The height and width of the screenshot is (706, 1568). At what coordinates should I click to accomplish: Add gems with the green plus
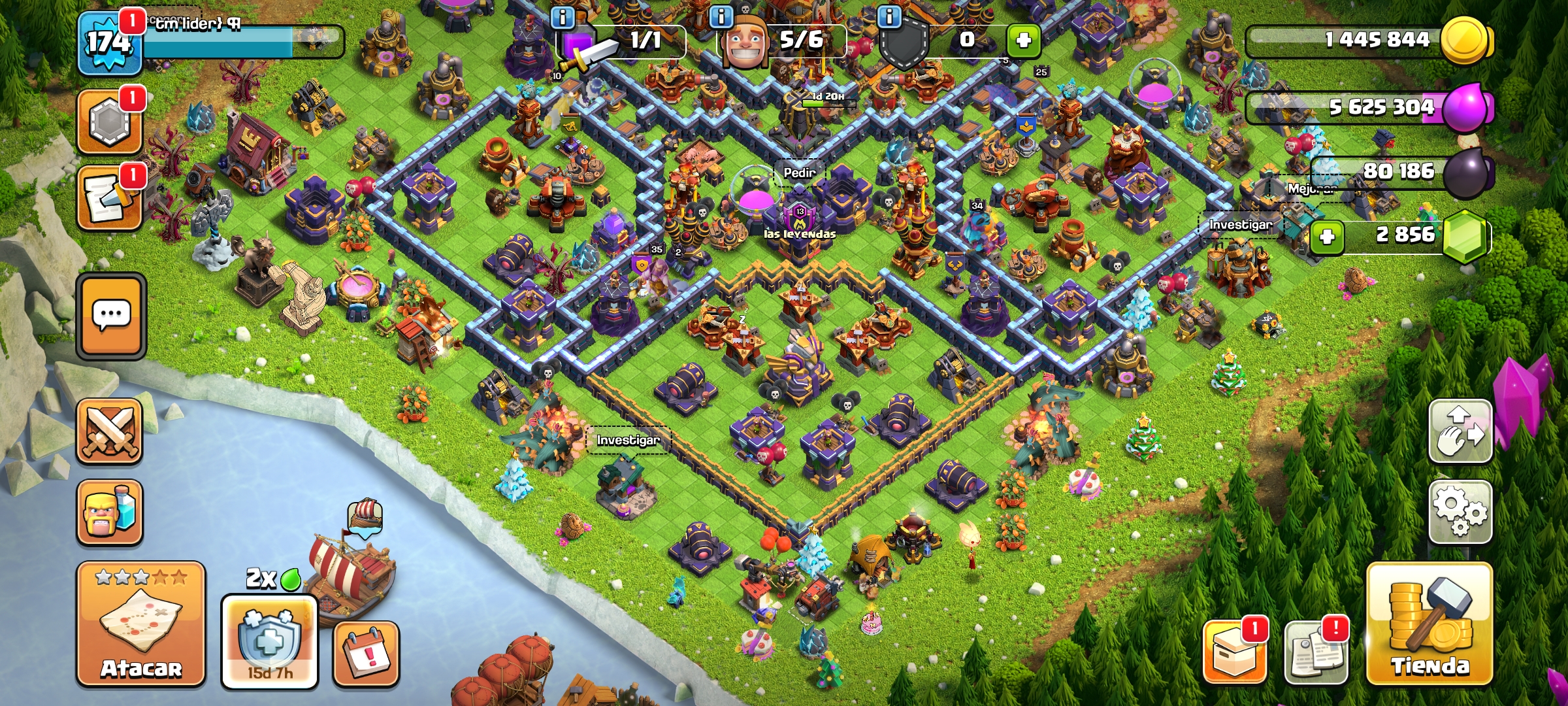point(1327,236)
